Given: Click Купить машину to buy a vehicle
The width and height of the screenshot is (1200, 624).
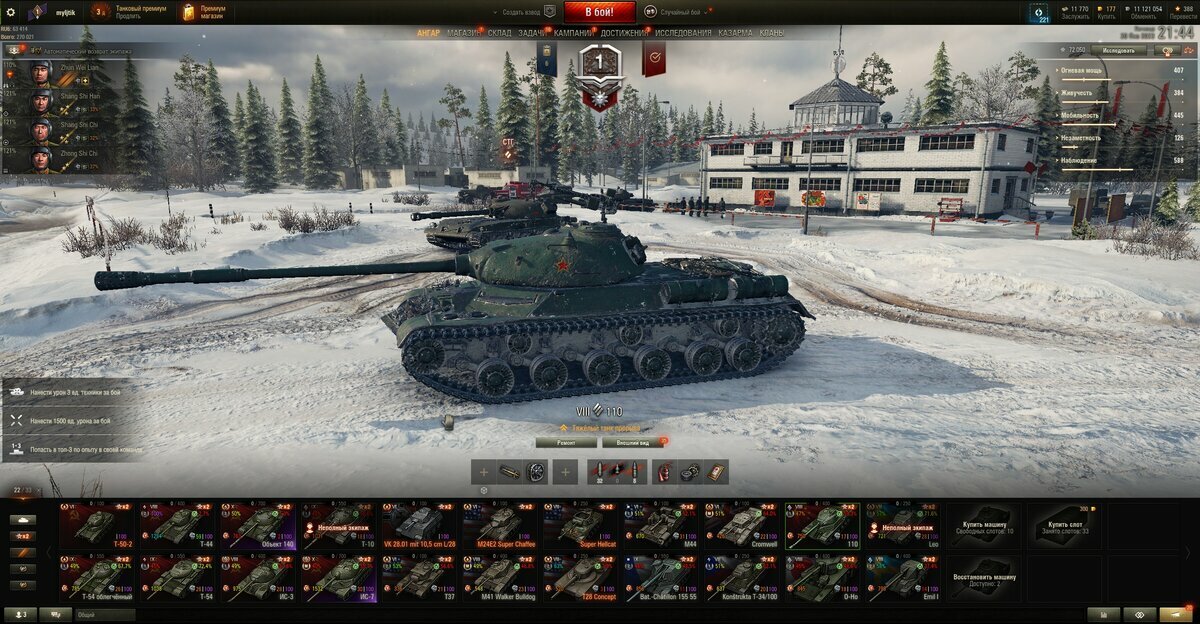Looking at the screenshot, I should pyautogui.click(x=985, y=526).
